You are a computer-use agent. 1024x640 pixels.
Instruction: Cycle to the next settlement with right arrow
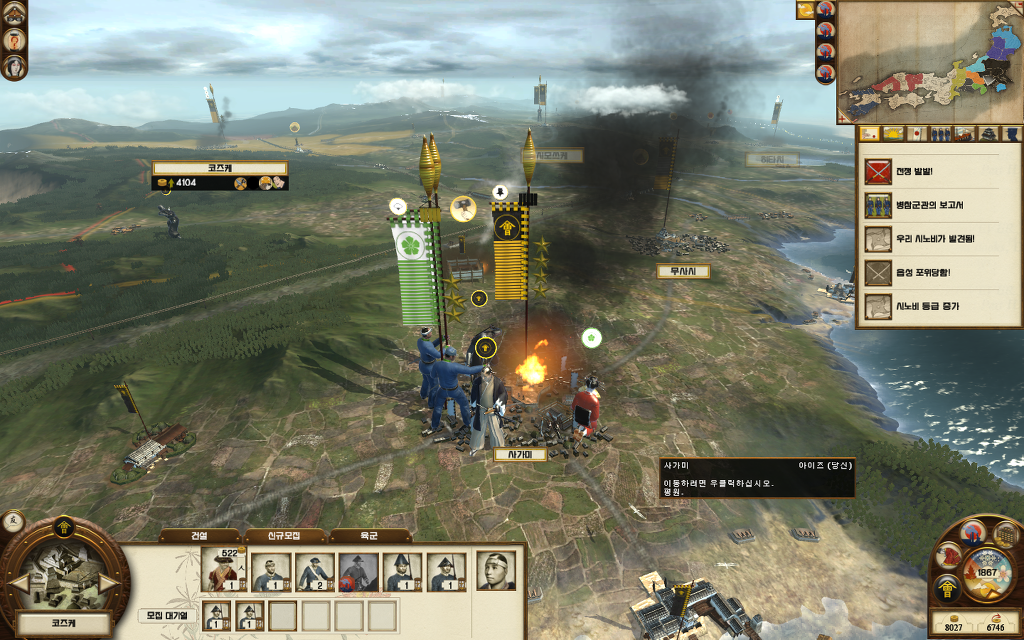coord(110,581)
